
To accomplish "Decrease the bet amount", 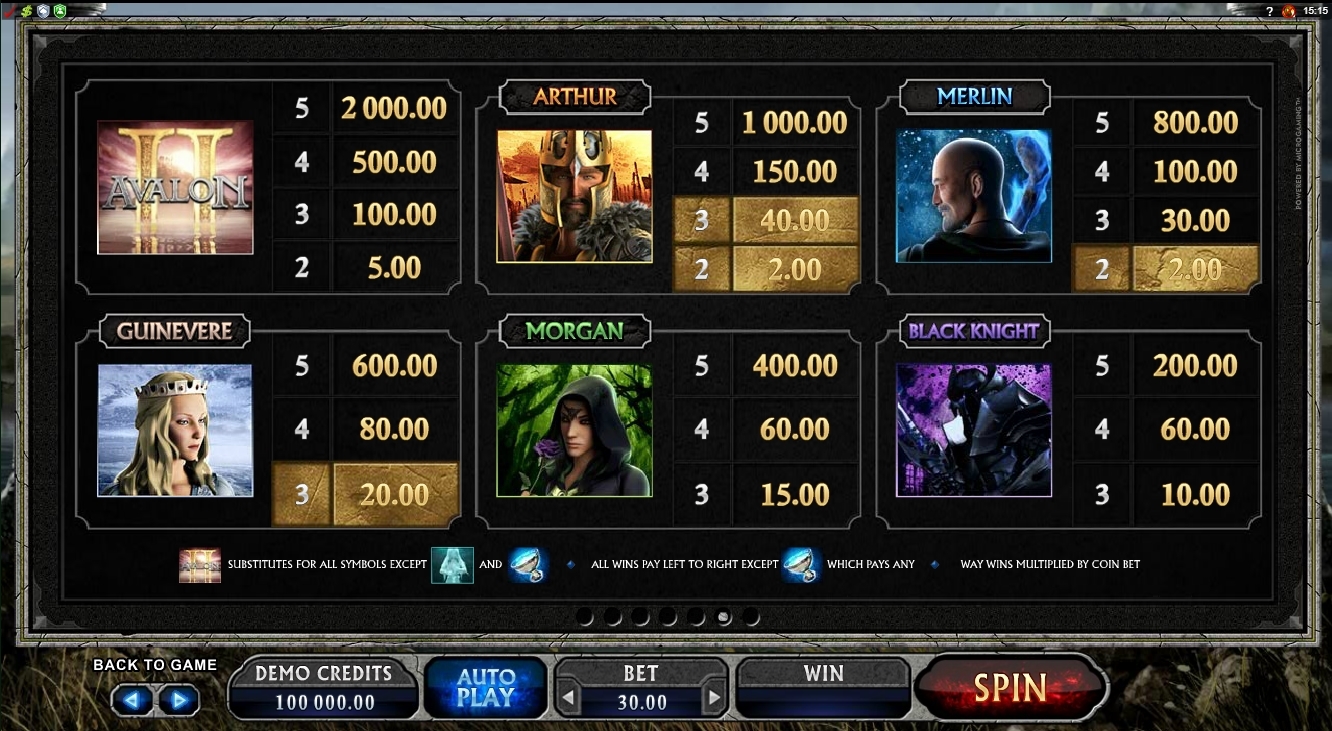I will point(568,699).
